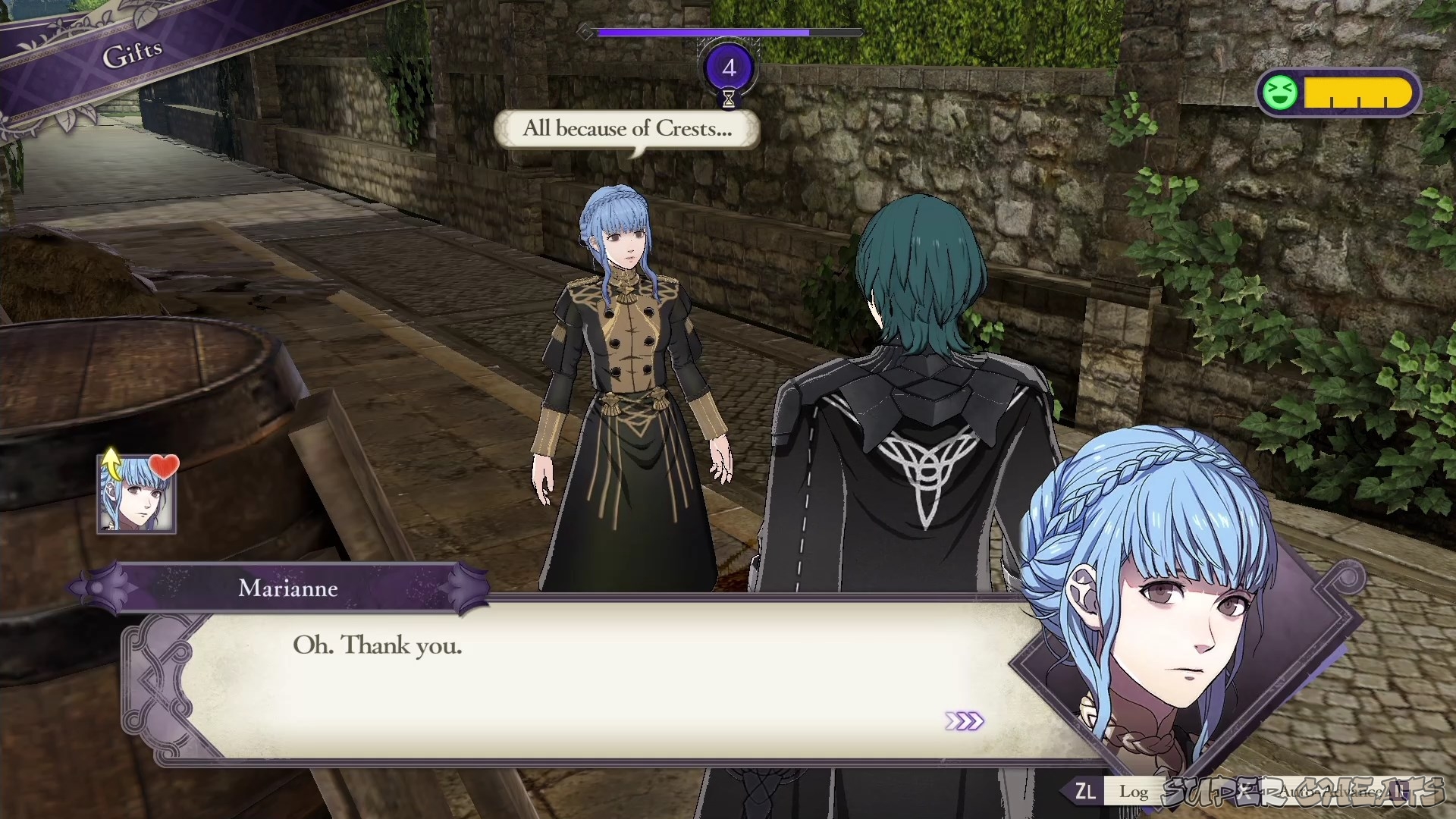Click the ZL shoulder button icon
The width and height of the screenshot is (1456, 819).
[x=1084, y=792]
